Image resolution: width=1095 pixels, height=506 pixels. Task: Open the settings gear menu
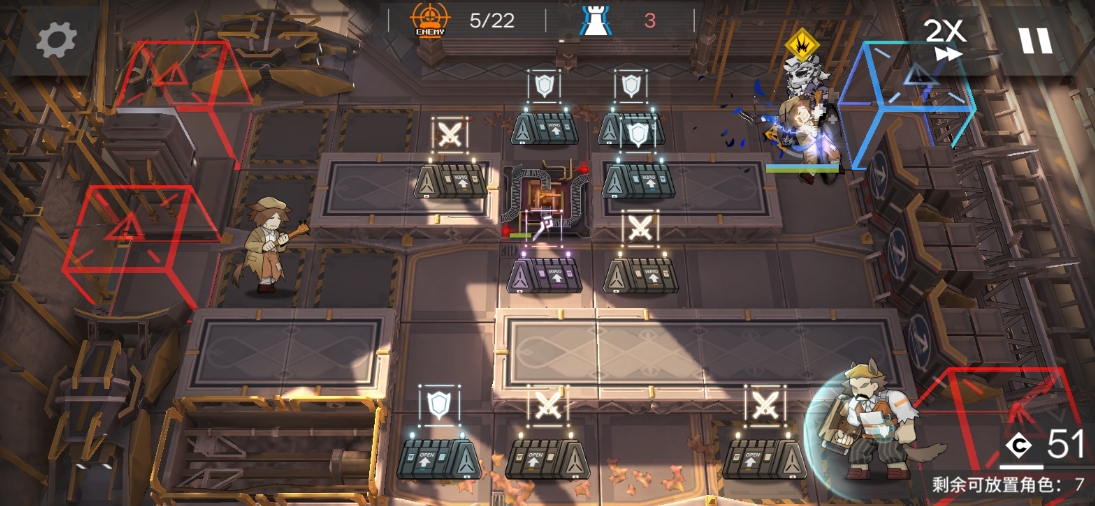(x=56, y=40)
